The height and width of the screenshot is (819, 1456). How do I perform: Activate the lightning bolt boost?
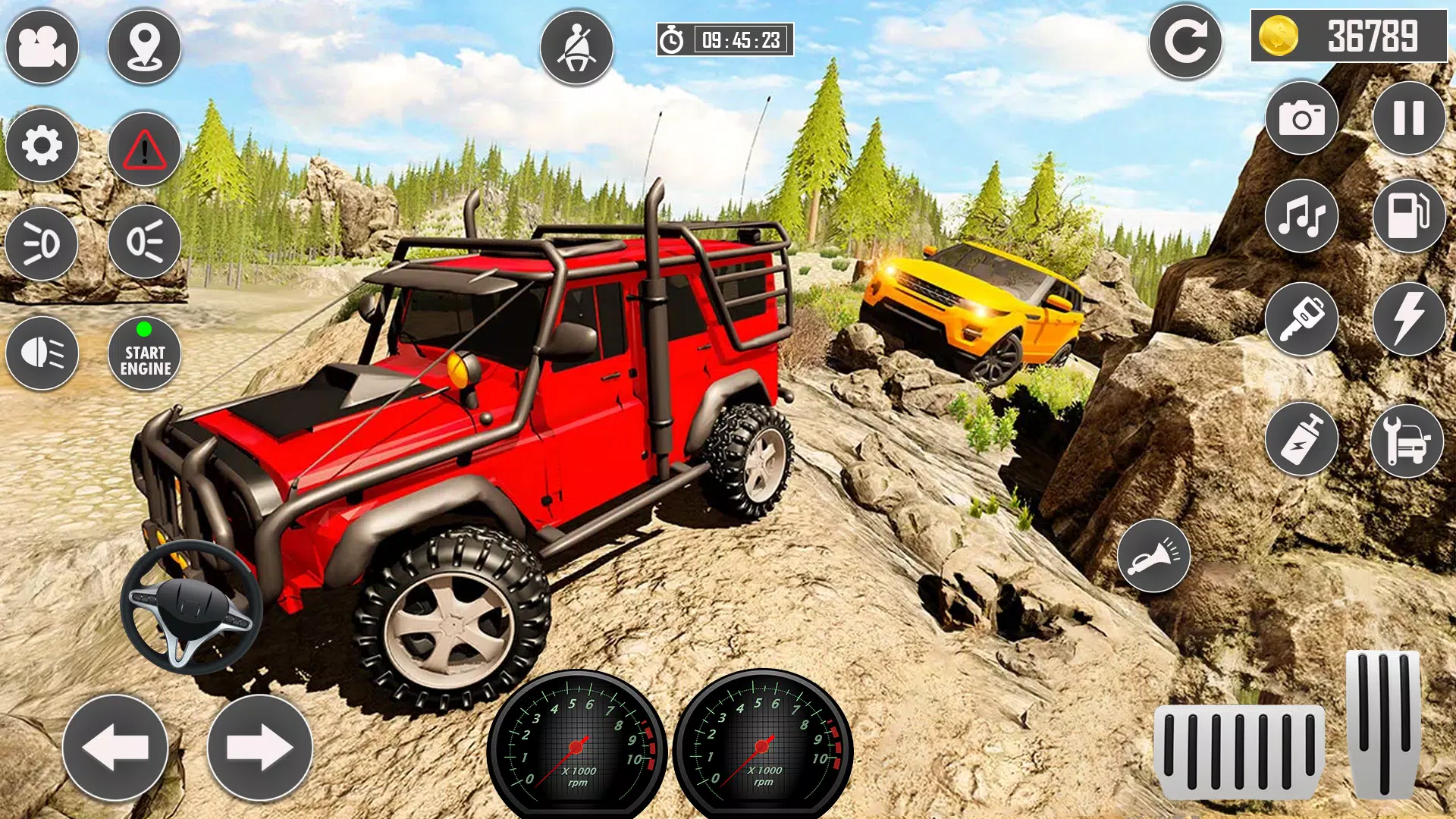(1409, 319)
